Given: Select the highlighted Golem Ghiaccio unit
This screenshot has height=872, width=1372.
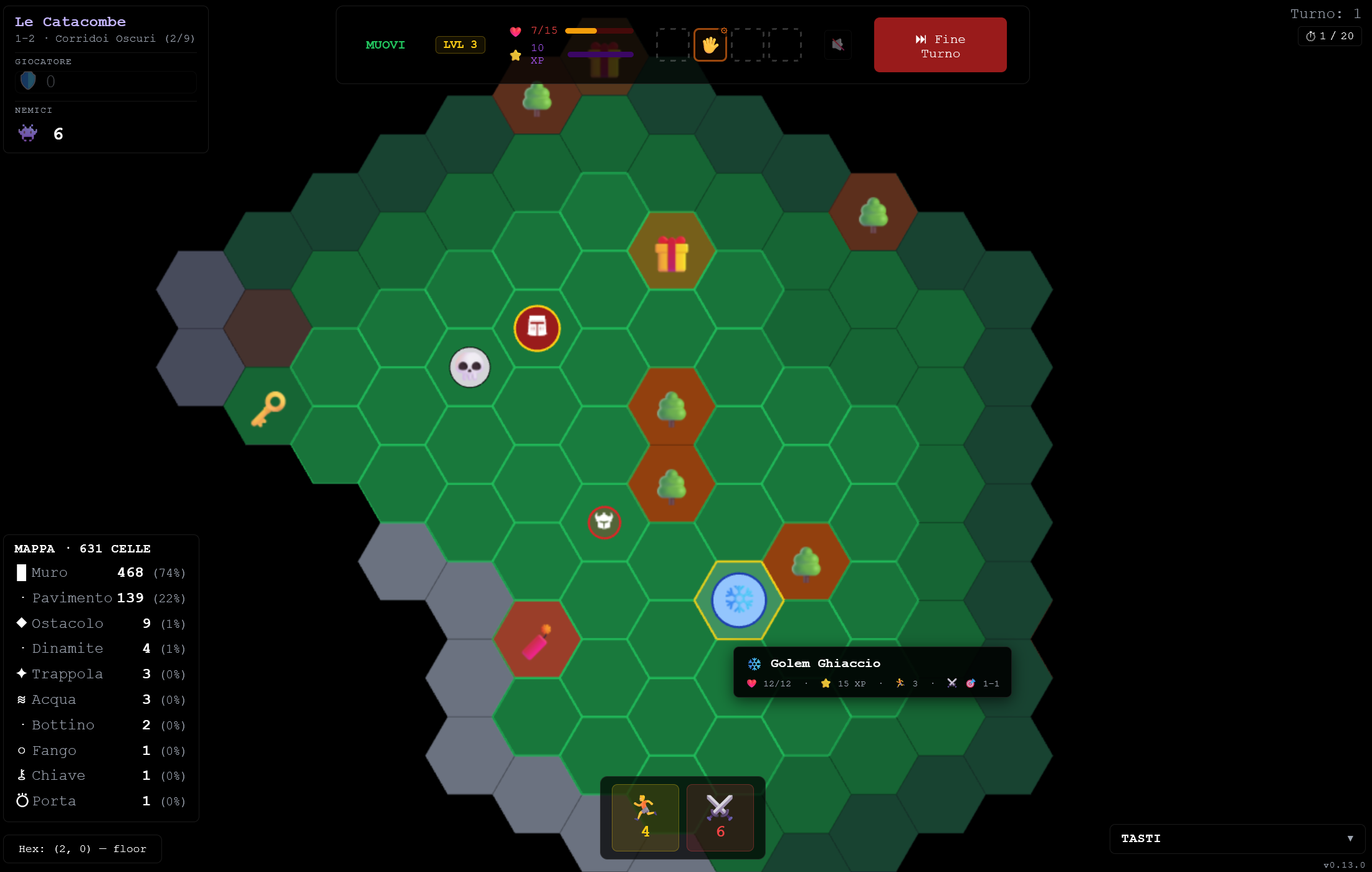Looking at the screenshot, I should (x=738, y=600).
